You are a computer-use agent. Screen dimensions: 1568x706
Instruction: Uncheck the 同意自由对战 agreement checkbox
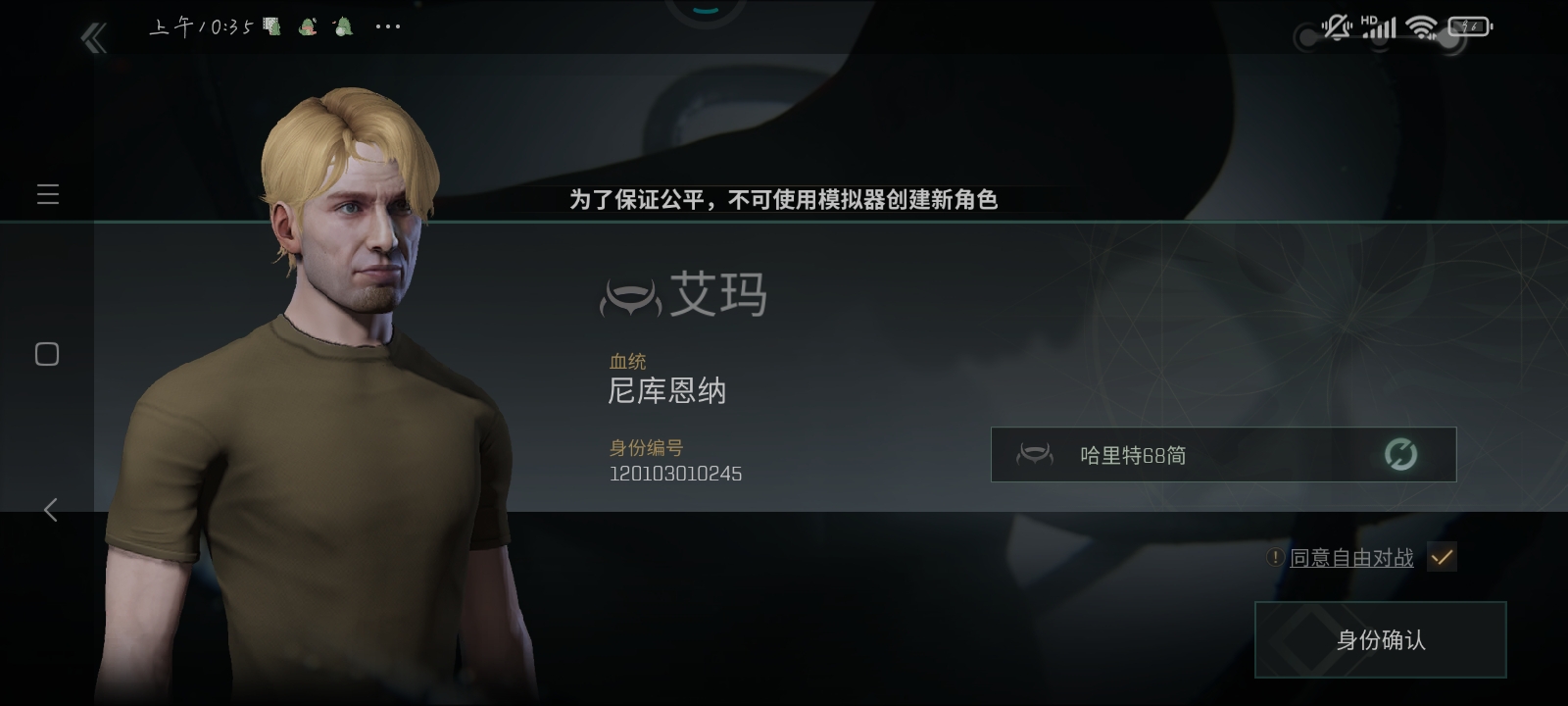1441,556
